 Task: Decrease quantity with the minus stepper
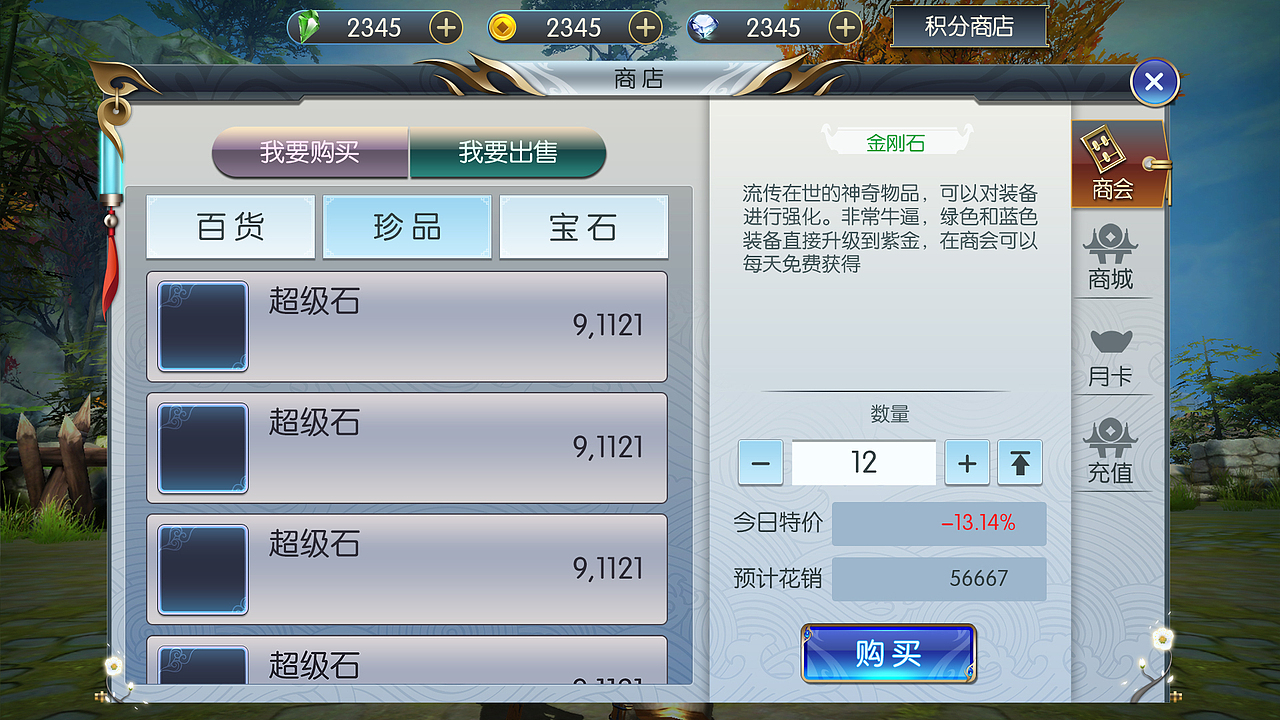click(760, 462)
